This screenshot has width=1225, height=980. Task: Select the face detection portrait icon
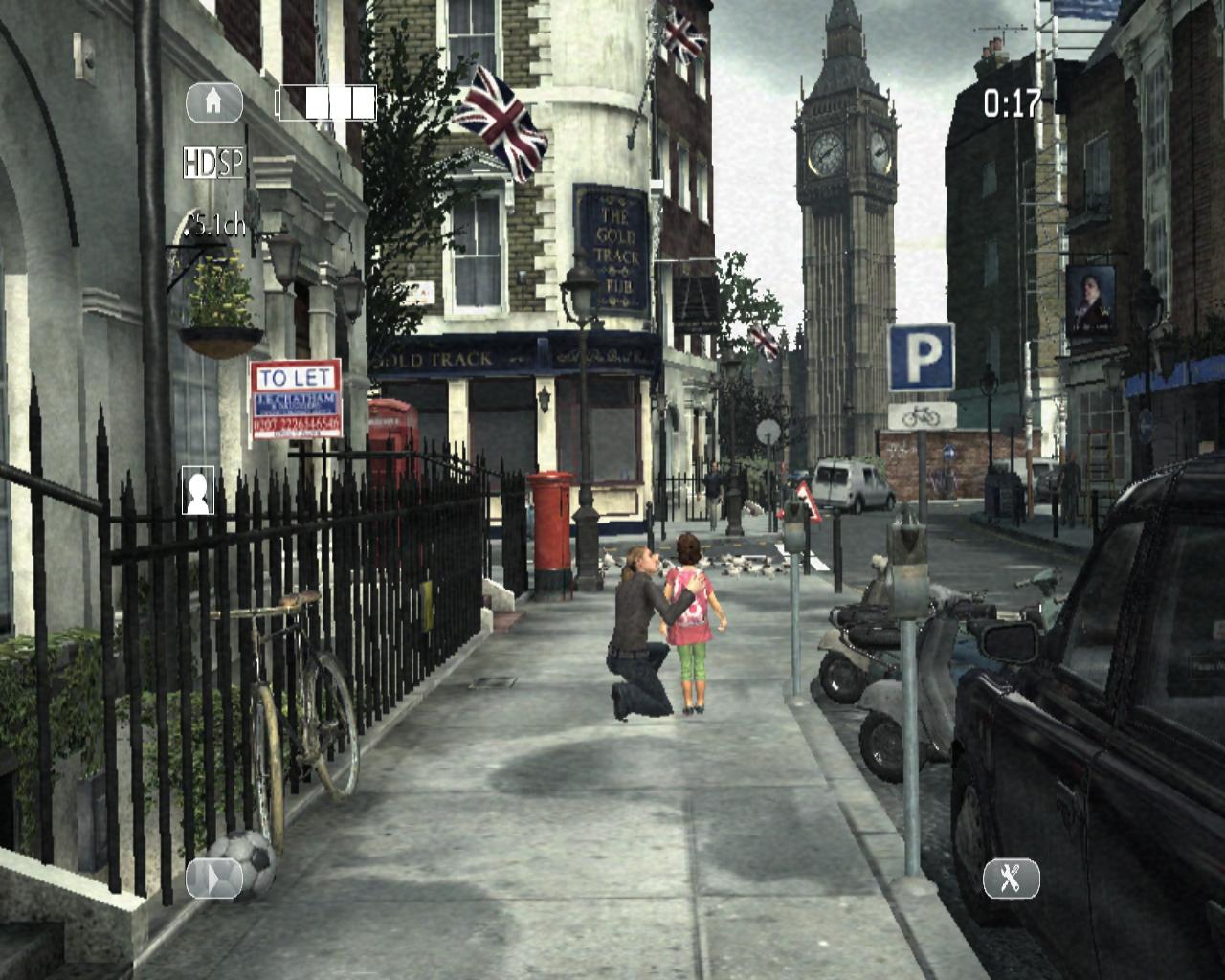click(198, 490)
